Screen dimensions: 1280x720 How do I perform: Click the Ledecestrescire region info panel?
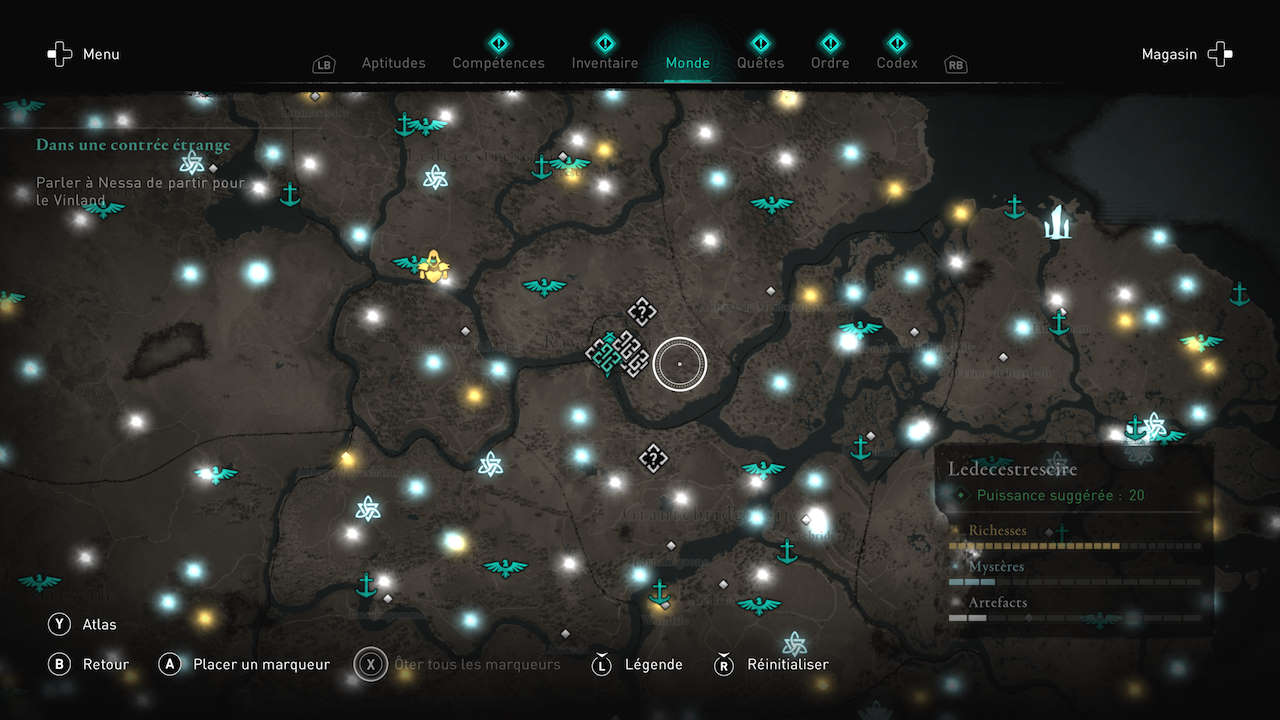(x=1075, y=540)
